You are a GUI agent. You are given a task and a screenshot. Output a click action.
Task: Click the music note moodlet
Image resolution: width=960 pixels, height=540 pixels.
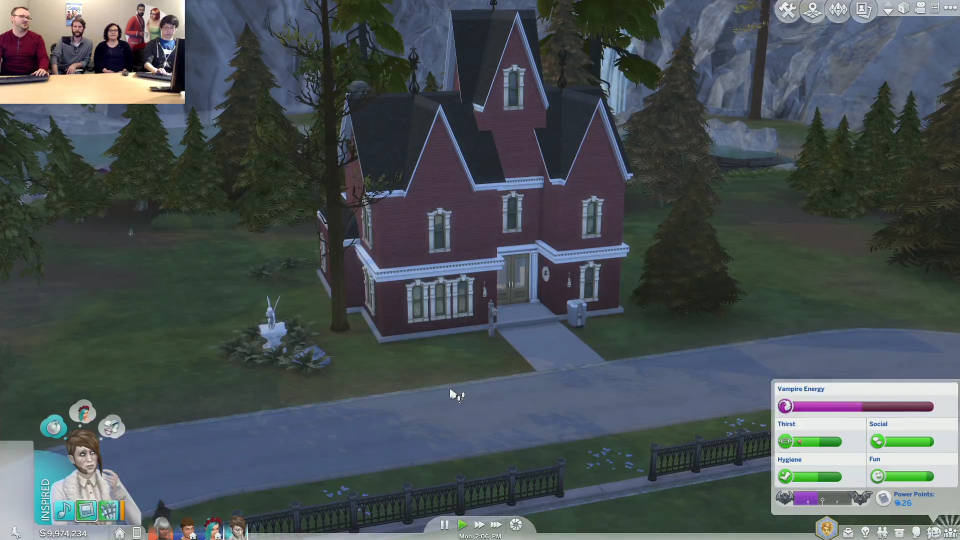pyautogui.click(x=64, y=511)
